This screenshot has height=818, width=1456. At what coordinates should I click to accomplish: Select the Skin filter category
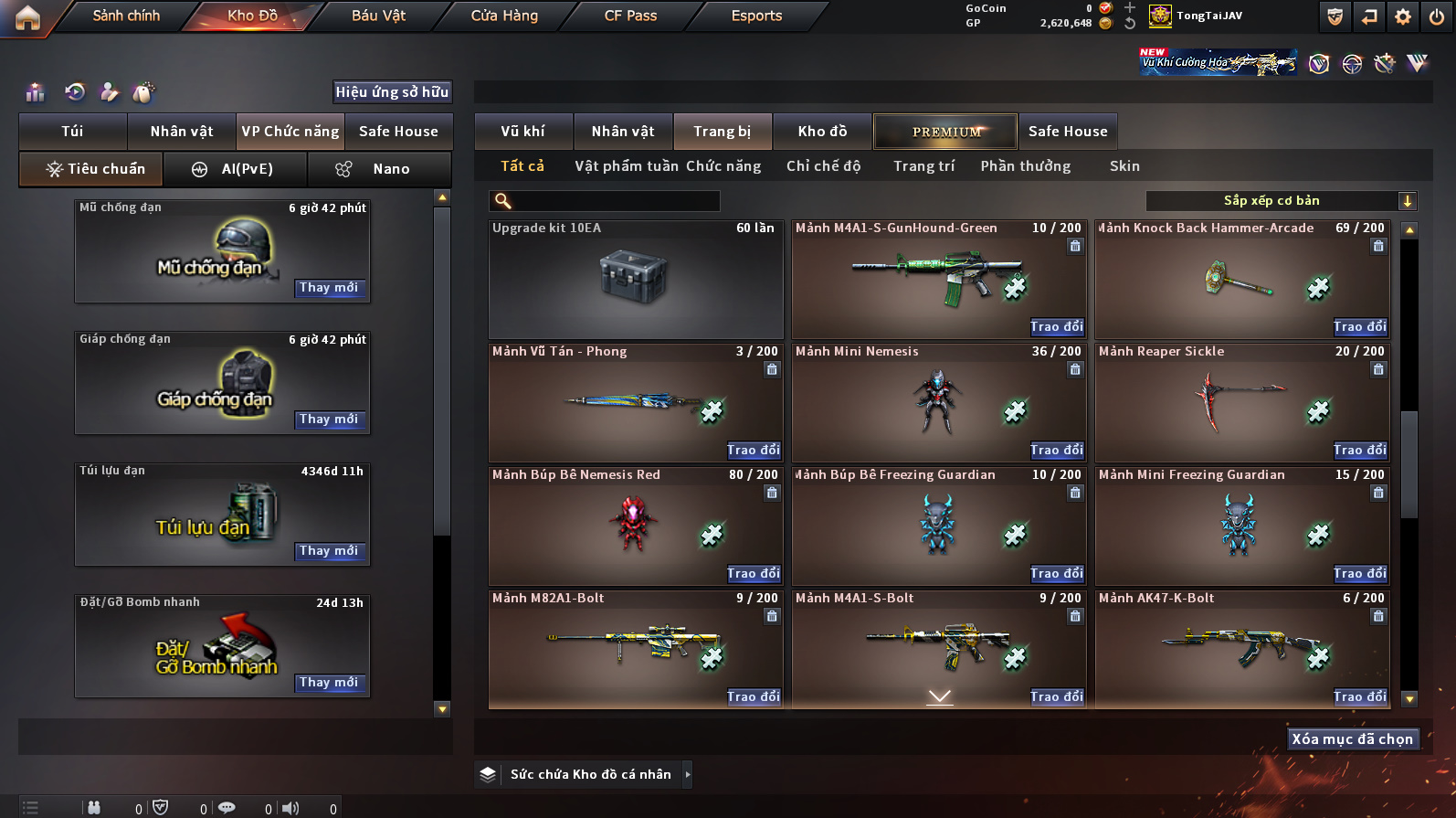click(1124, 166)
